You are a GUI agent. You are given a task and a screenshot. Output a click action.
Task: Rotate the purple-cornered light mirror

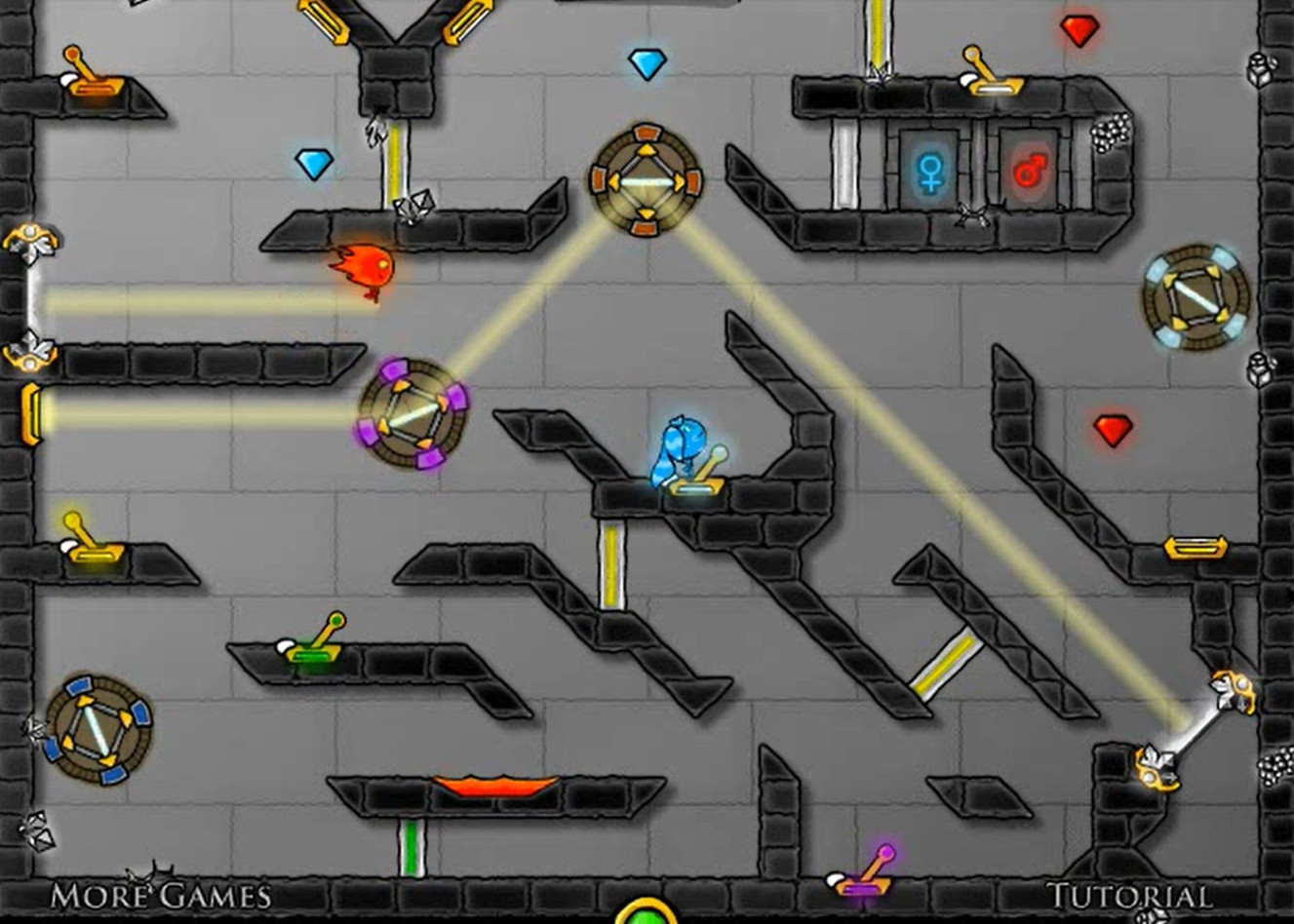410,414
